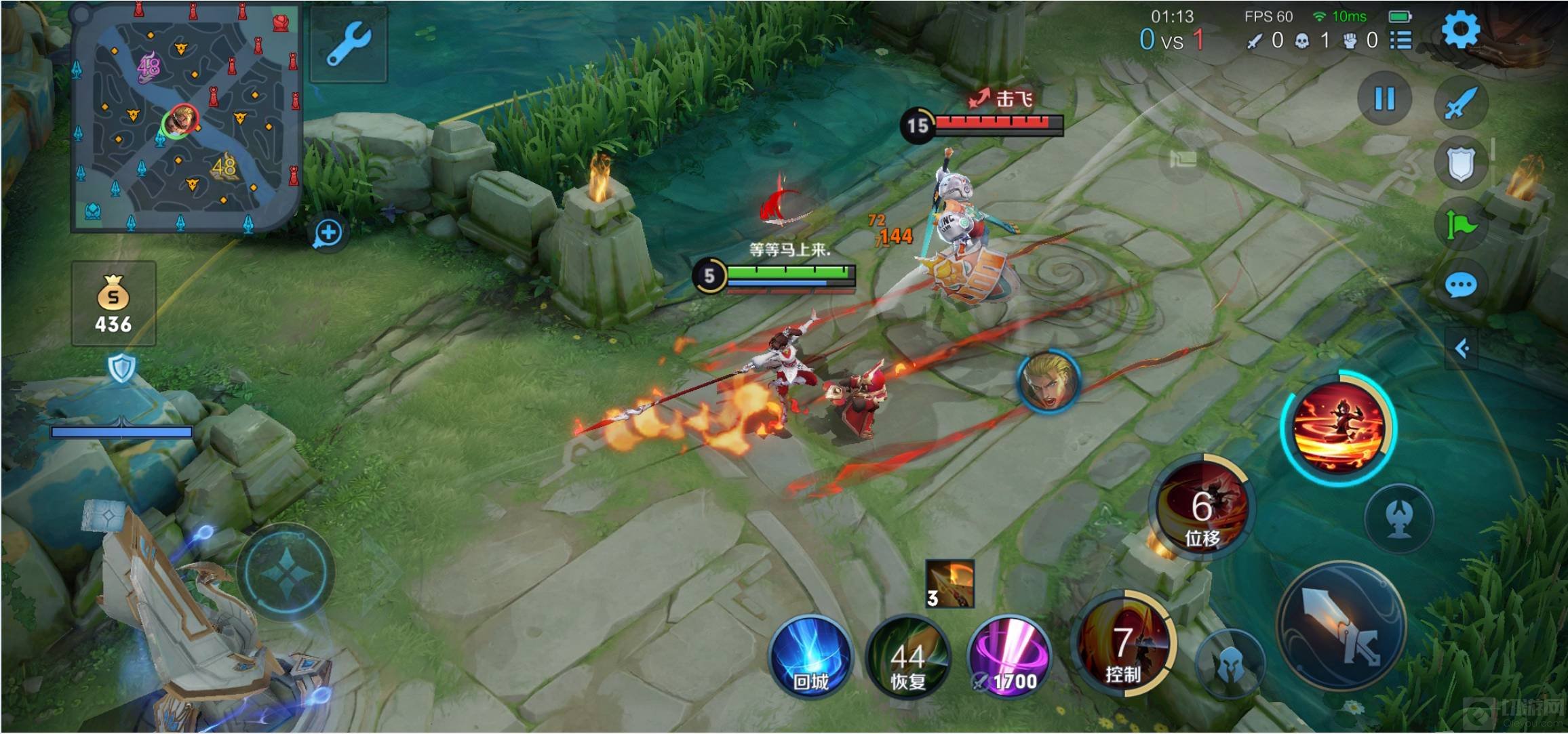Send the shield defend signal
The image size is (1568, 734).
(x=1460, y=163)
